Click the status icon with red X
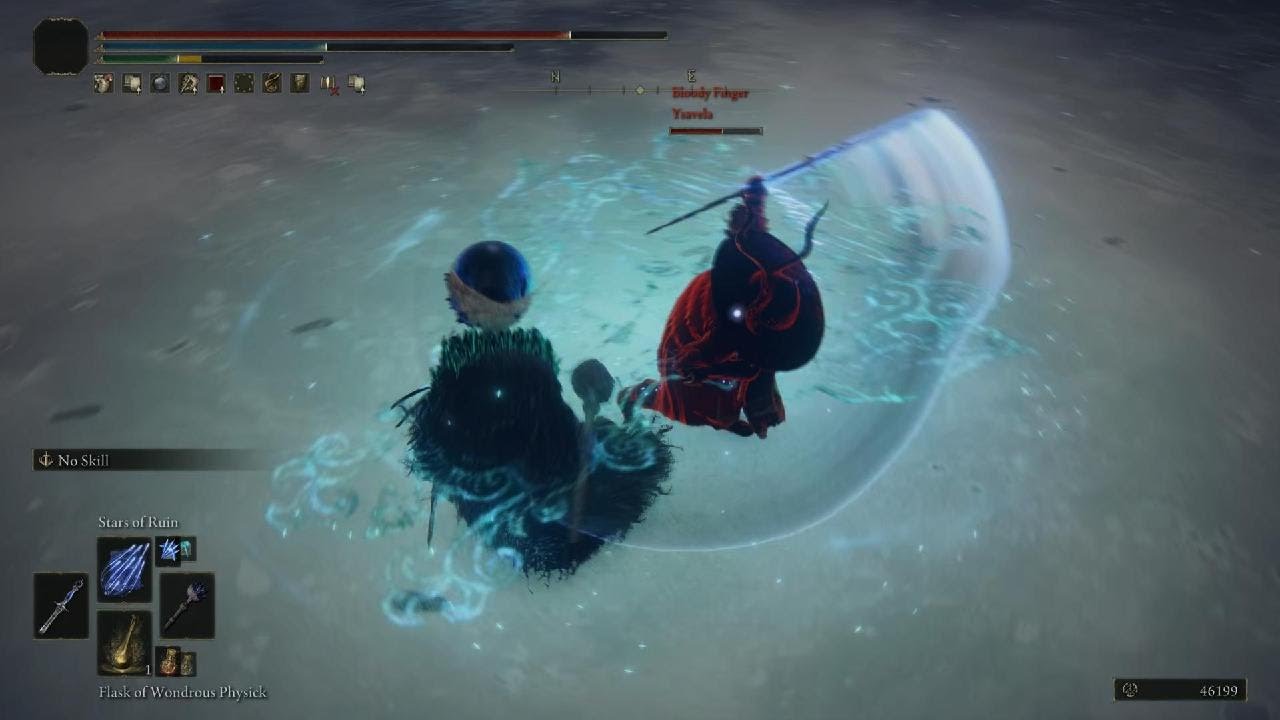The image size is (1280, 720). click(x=328, y=84)
